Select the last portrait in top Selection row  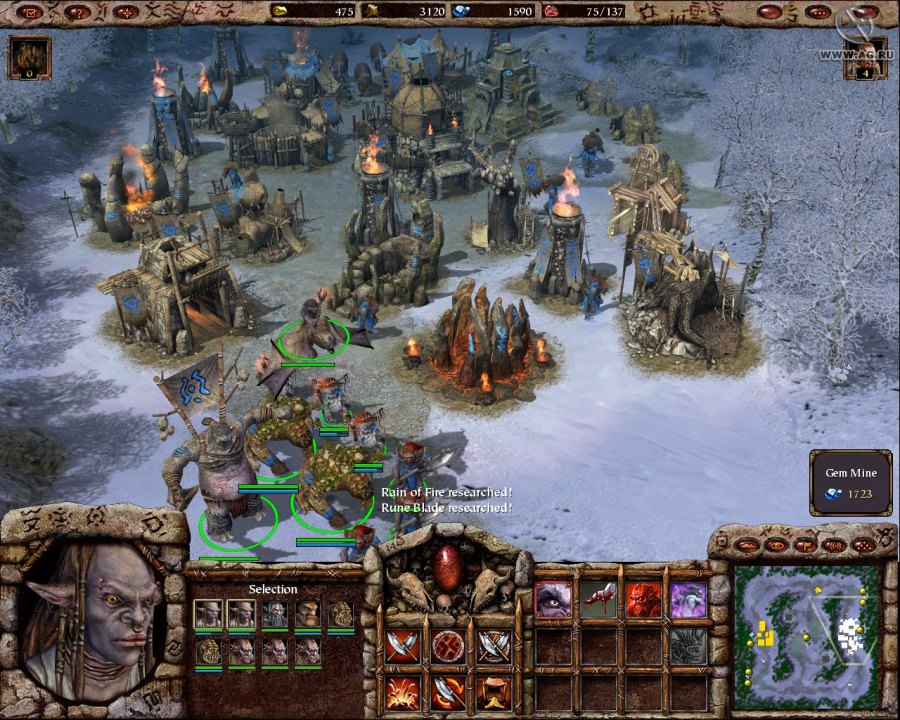[341, 613]
